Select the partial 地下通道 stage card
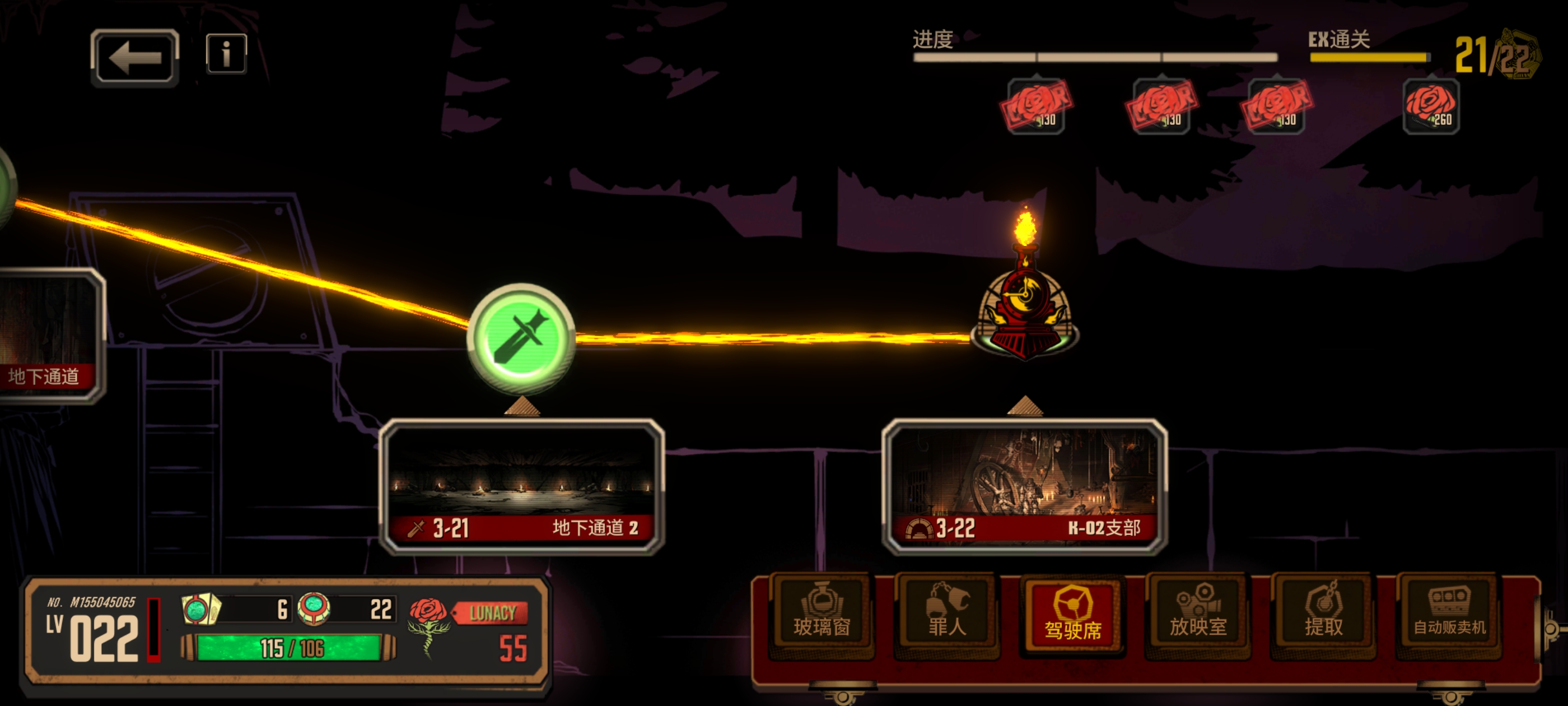Viewport: 1568px width, 706px height. [x=49, y=336]
